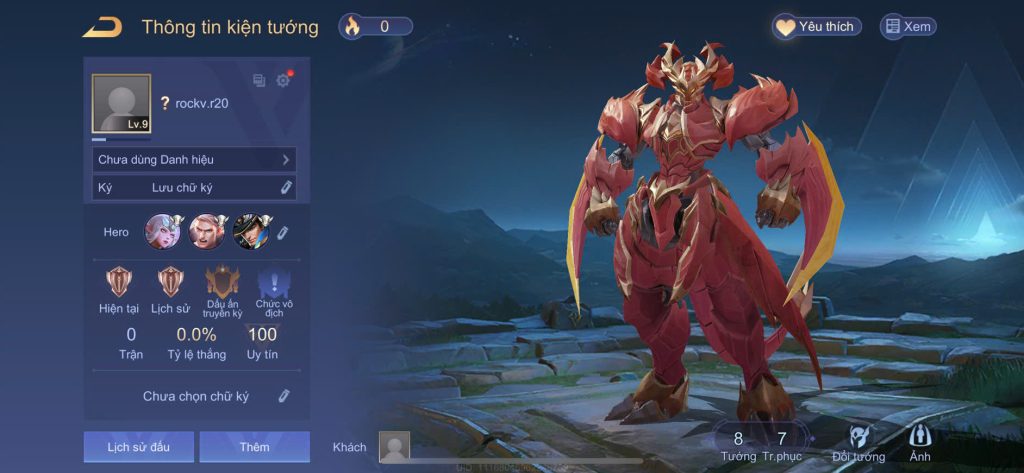Screen dimensions: 1024x473
Task: Click the flame popularity counter
Action: click(x=375, y=27)
